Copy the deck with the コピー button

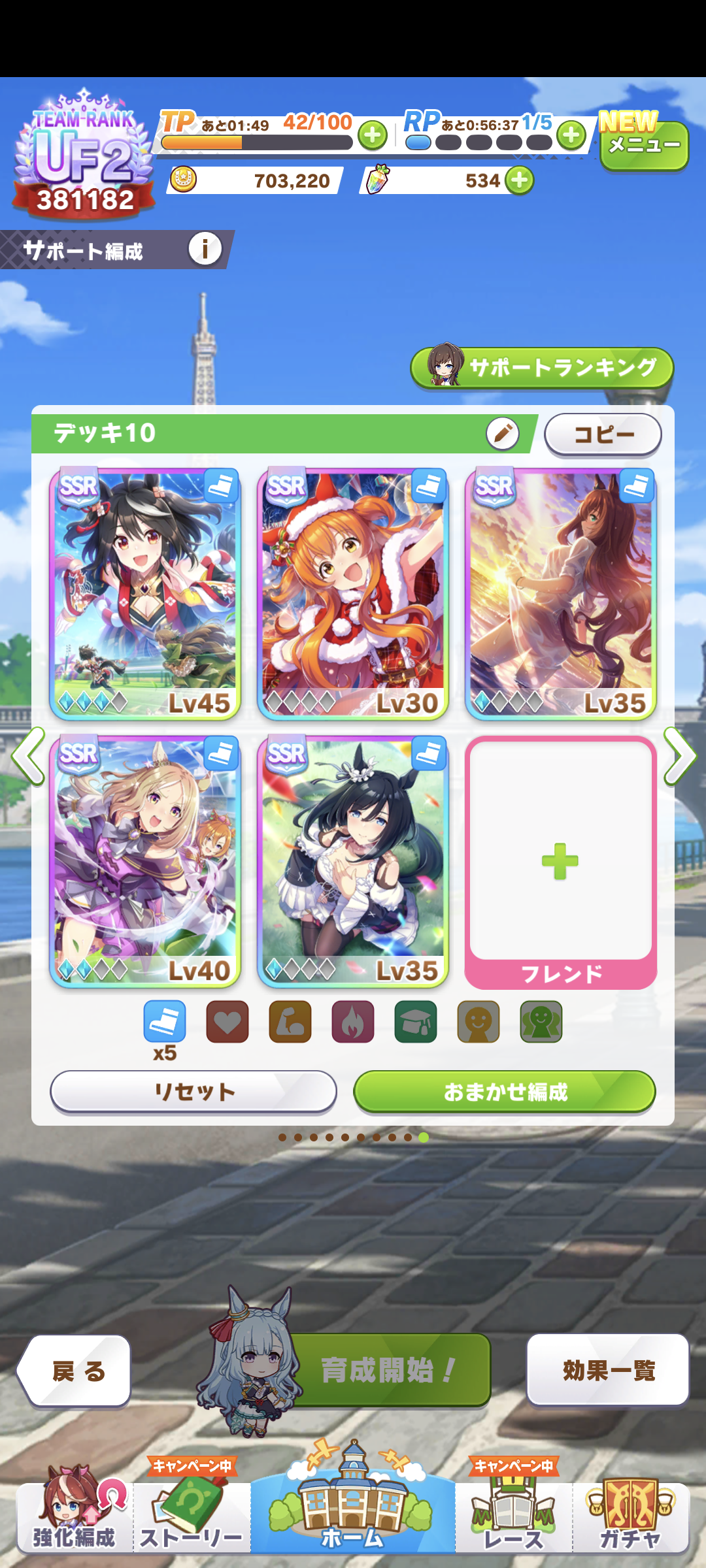(603, 434)
